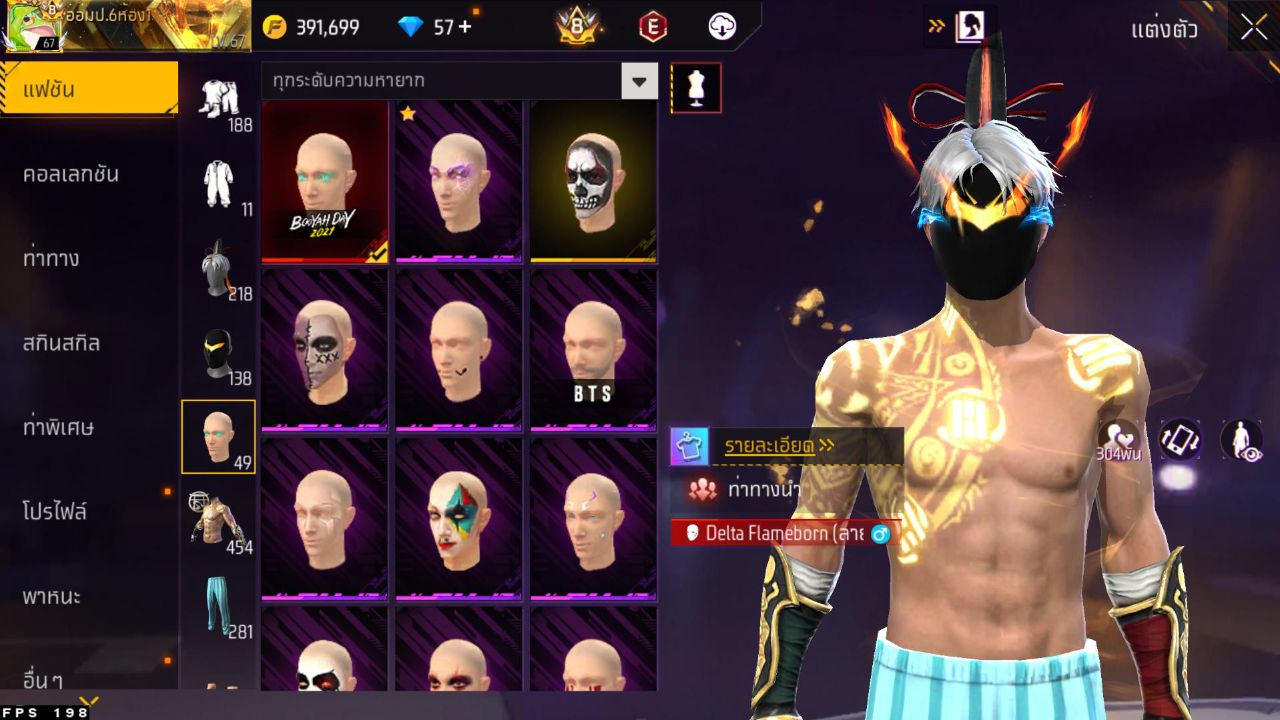Viewport: 1280px width, 720px height.
Task: Toggle the outfit swap icon next to the chevrons
Action: click(x=968, y=24)
